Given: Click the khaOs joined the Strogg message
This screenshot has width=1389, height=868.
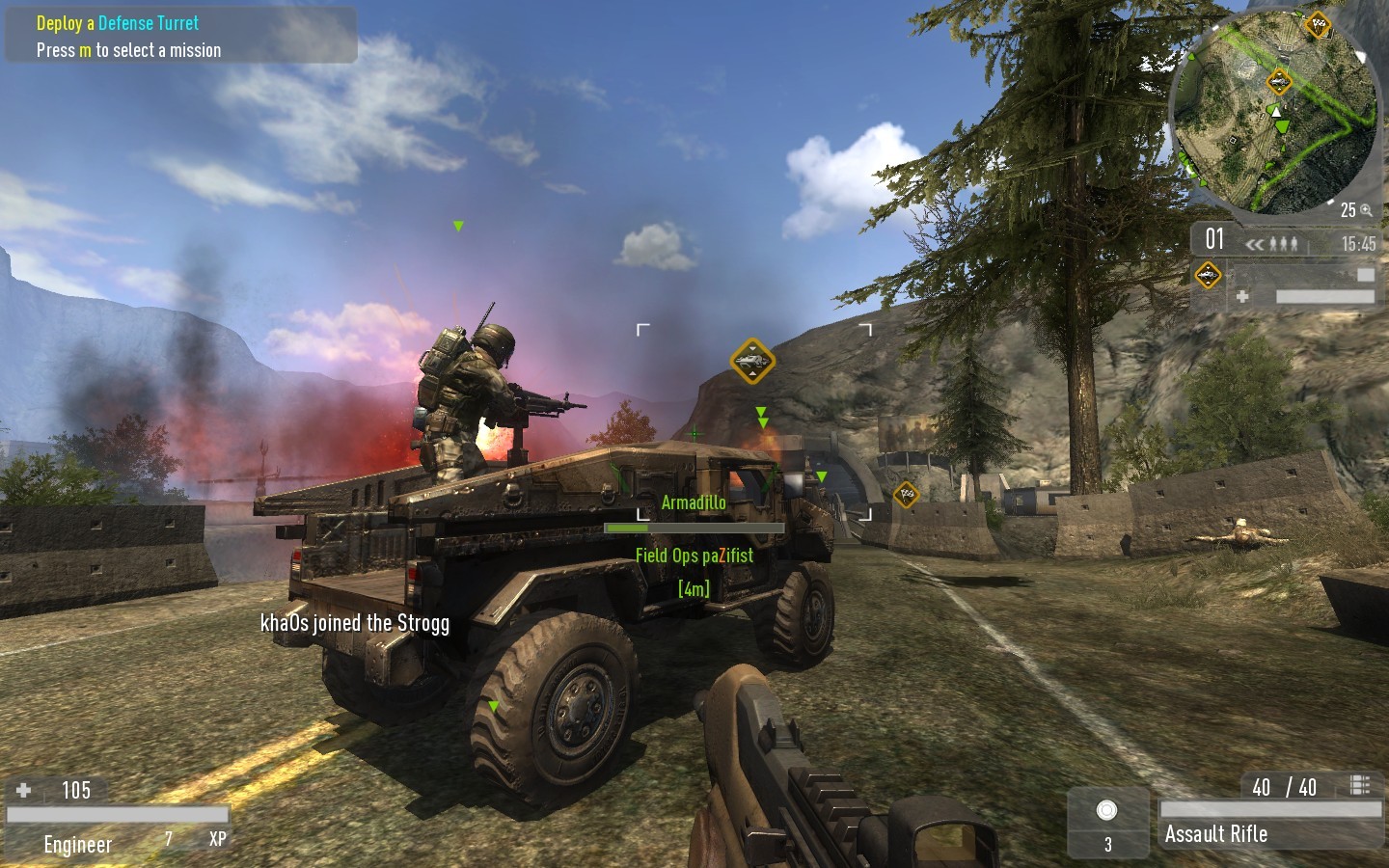Looking at the screenshot, I should tap(355, 623).
